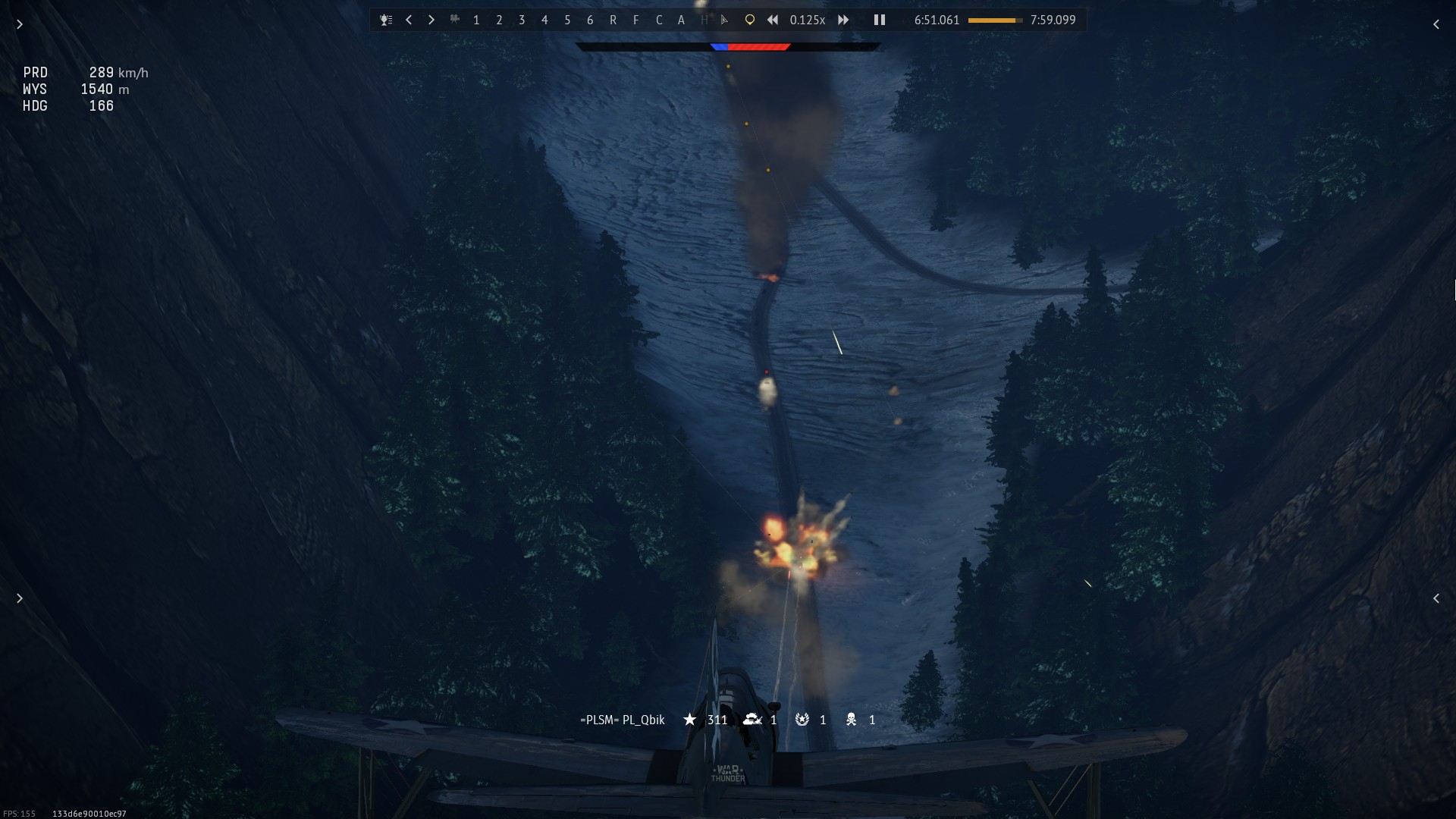
Task: Open the trophy scoreboard list
Action: [386, 20]
